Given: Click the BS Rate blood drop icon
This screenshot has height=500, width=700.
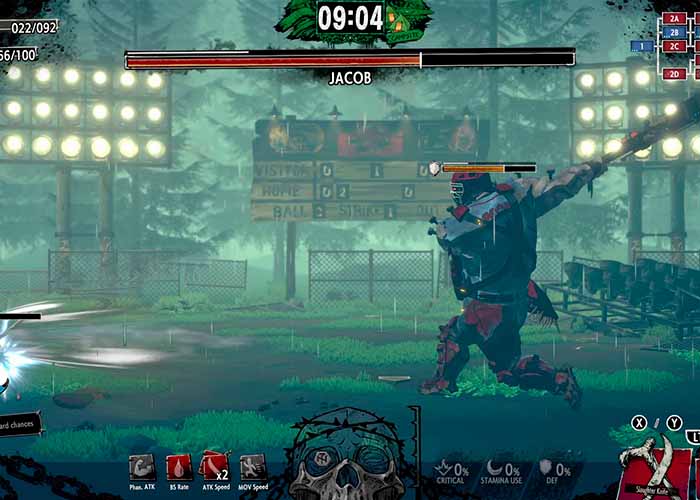Looking at the screenshot, I should pyautogui.click(x=178, y=466).
